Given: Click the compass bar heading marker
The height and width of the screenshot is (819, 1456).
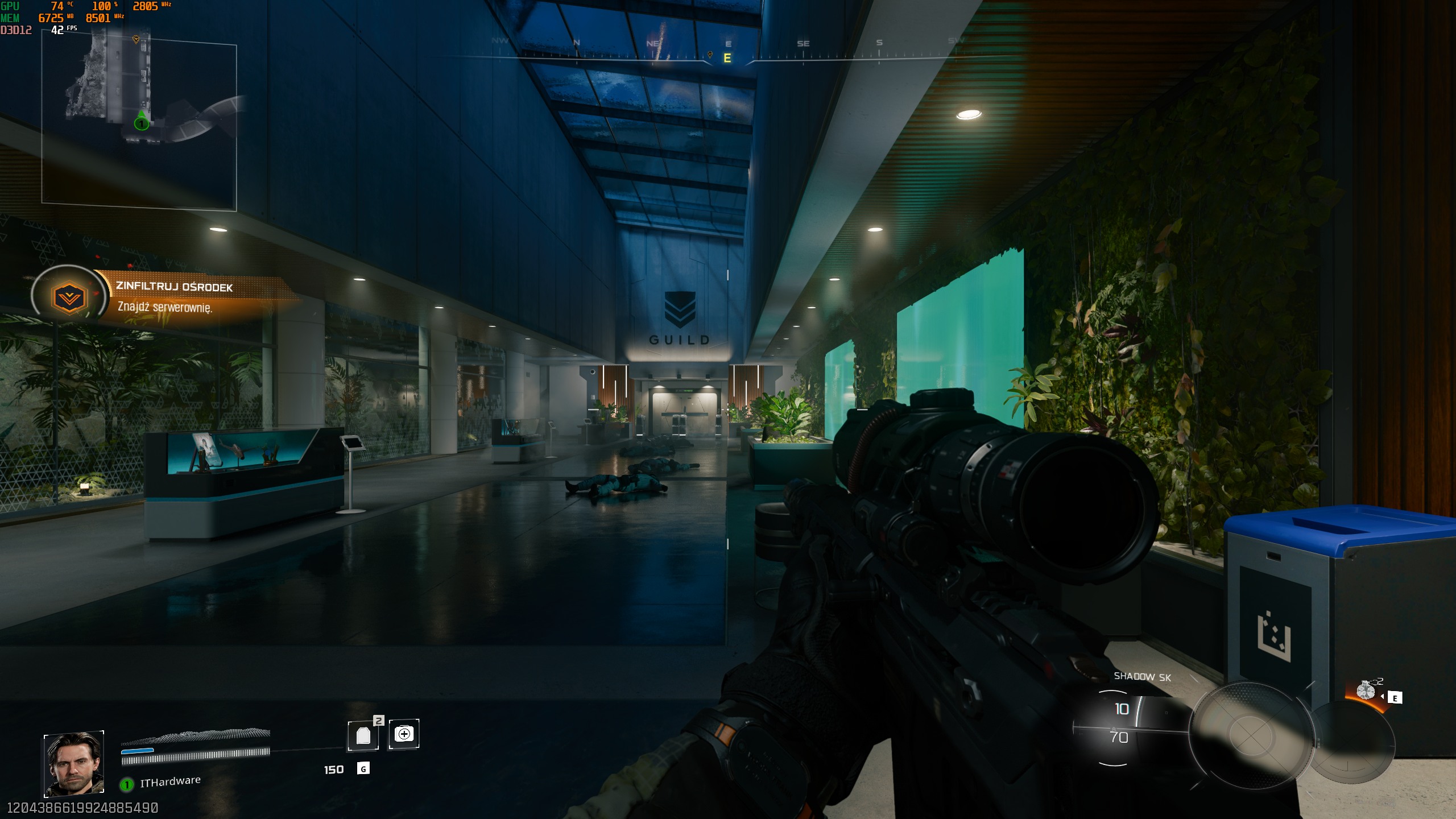Looking at the screenshot, I should [727, 58].
